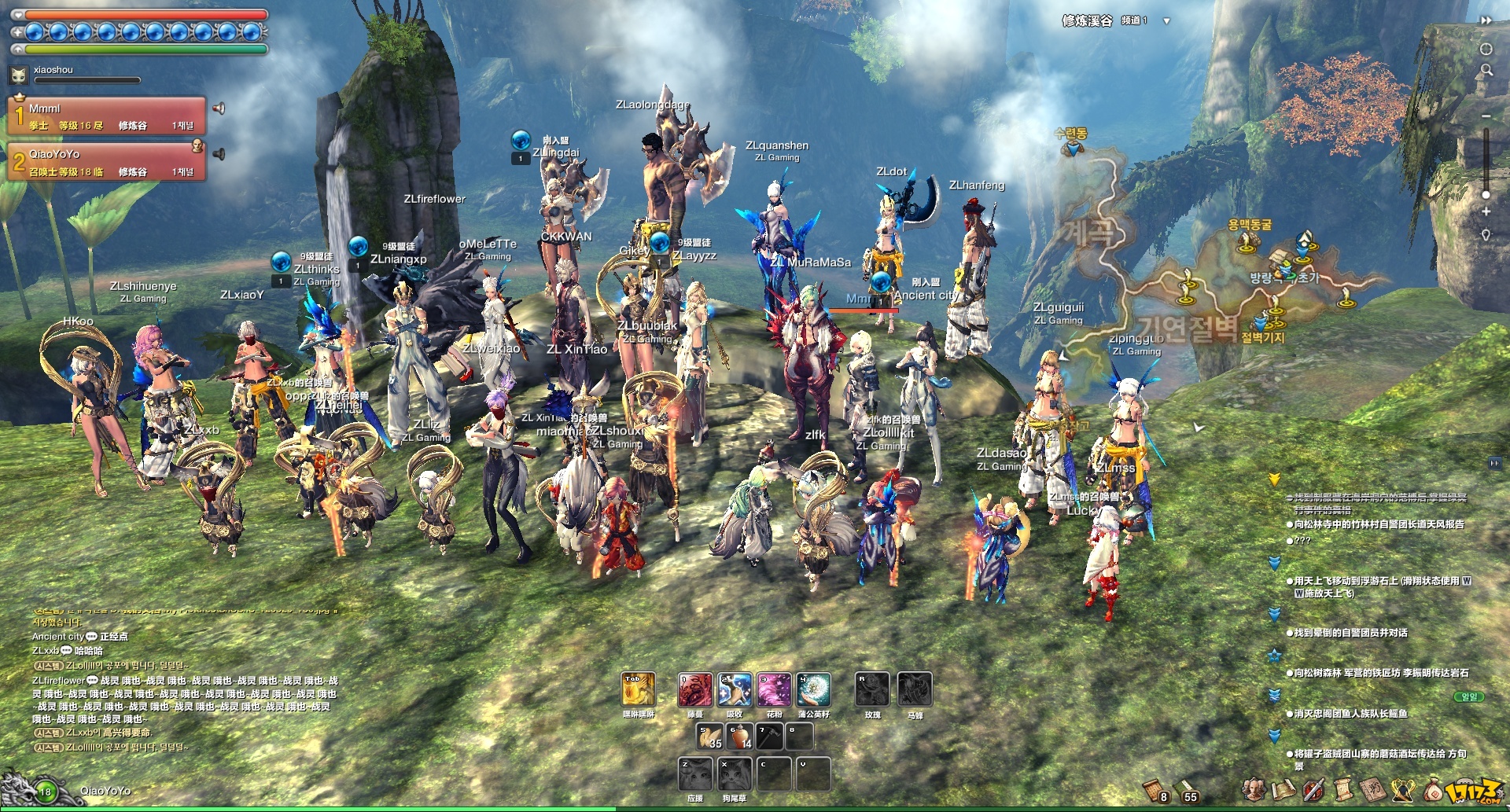Image resolution: width=1510 pixels, height=812 pixels.
Task: Select the 藤蔓 skill on hotkey 1
Action: tap(696, 690)
